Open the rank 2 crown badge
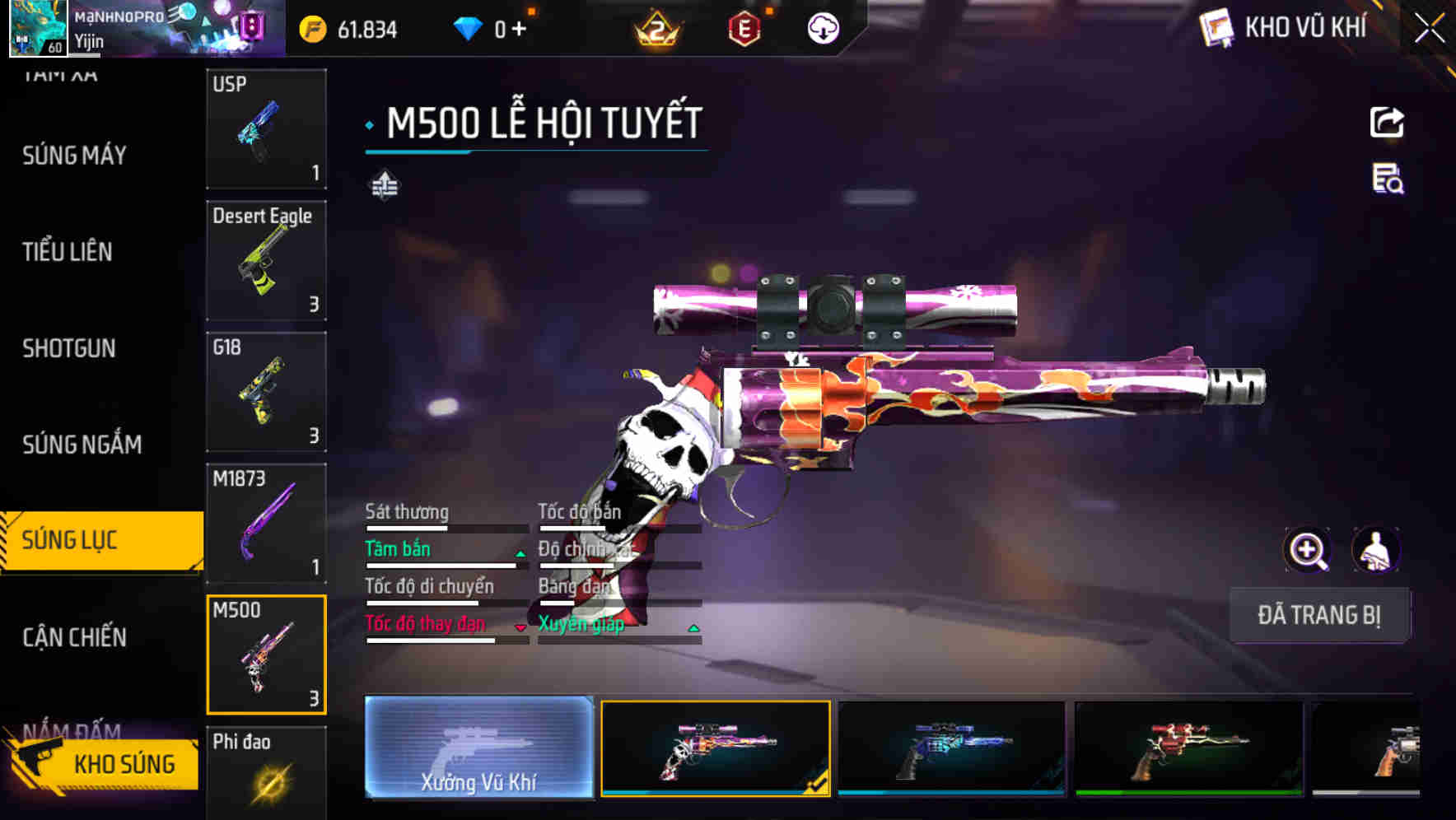Screen dimensions: 1456x820 [x=656, y=27]
